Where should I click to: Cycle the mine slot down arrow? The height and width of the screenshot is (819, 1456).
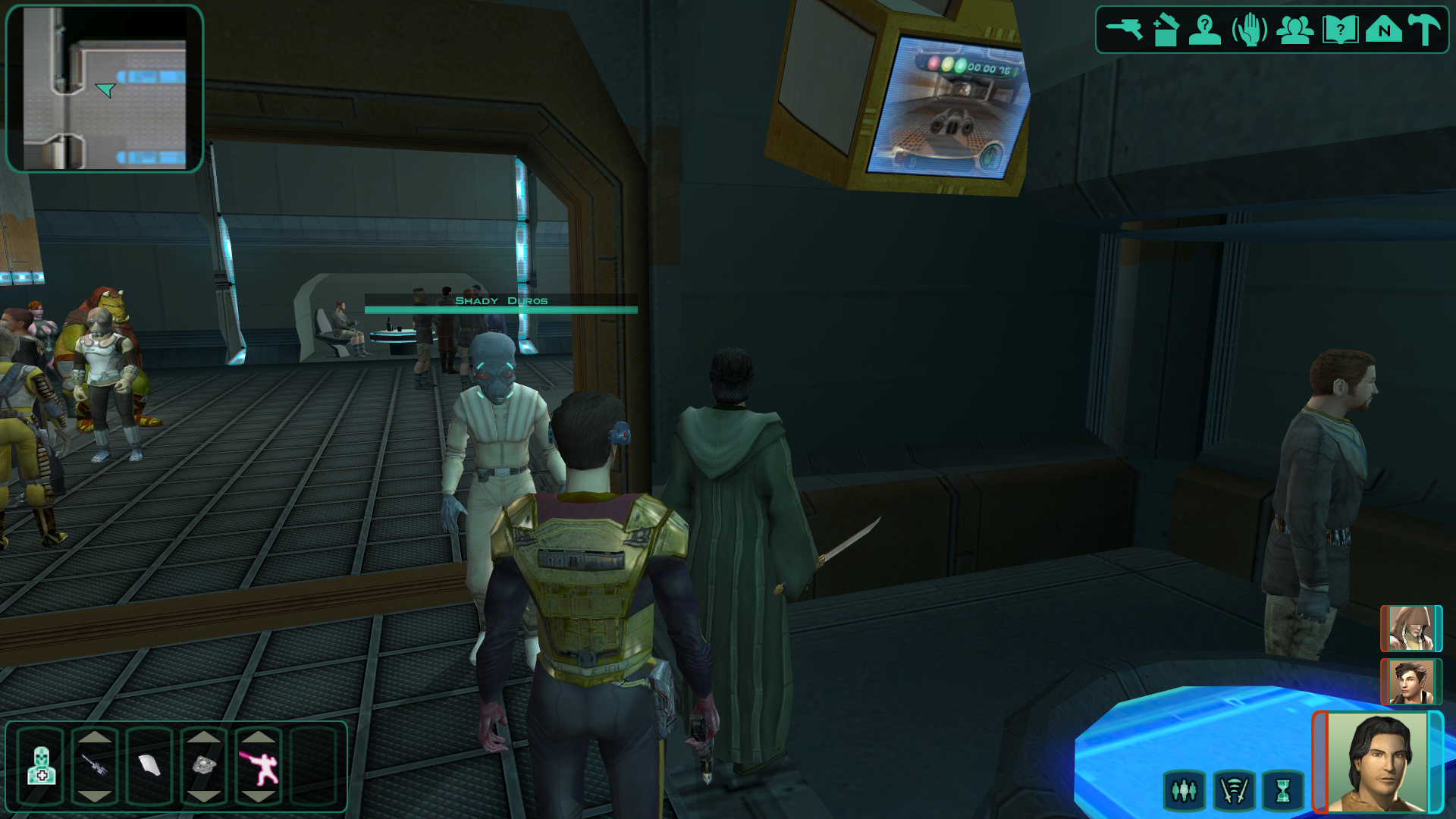(x=204, y=796)
